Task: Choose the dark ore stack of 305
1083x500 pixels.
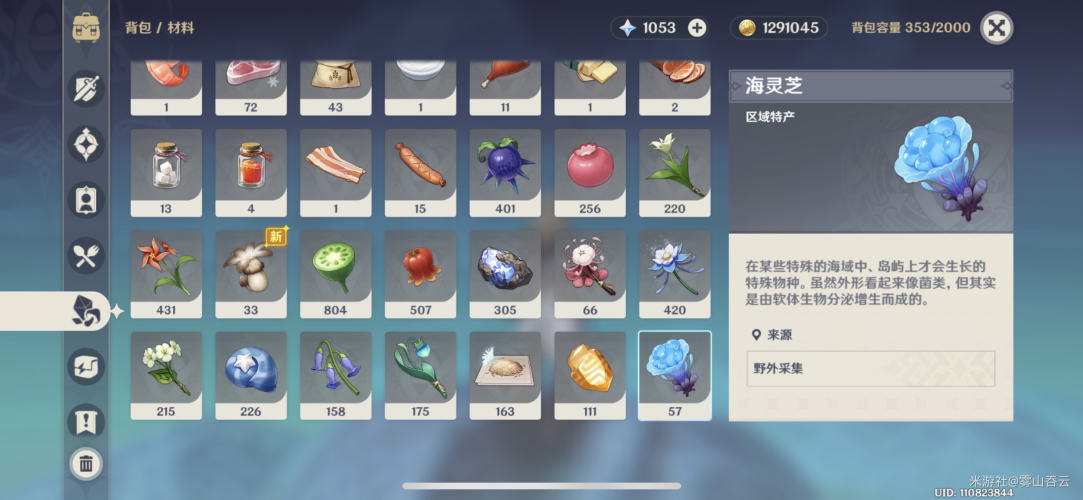Action: coord(505,274)
